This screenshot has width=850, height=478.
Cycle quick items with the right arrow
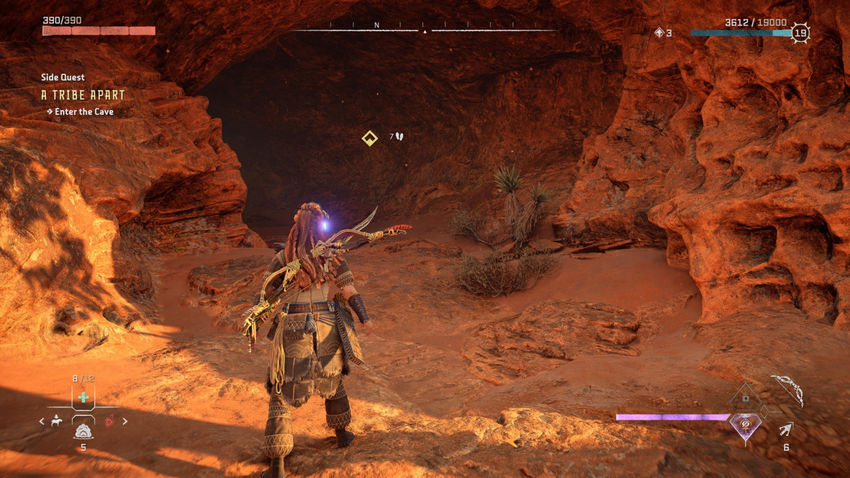[126, 421]
